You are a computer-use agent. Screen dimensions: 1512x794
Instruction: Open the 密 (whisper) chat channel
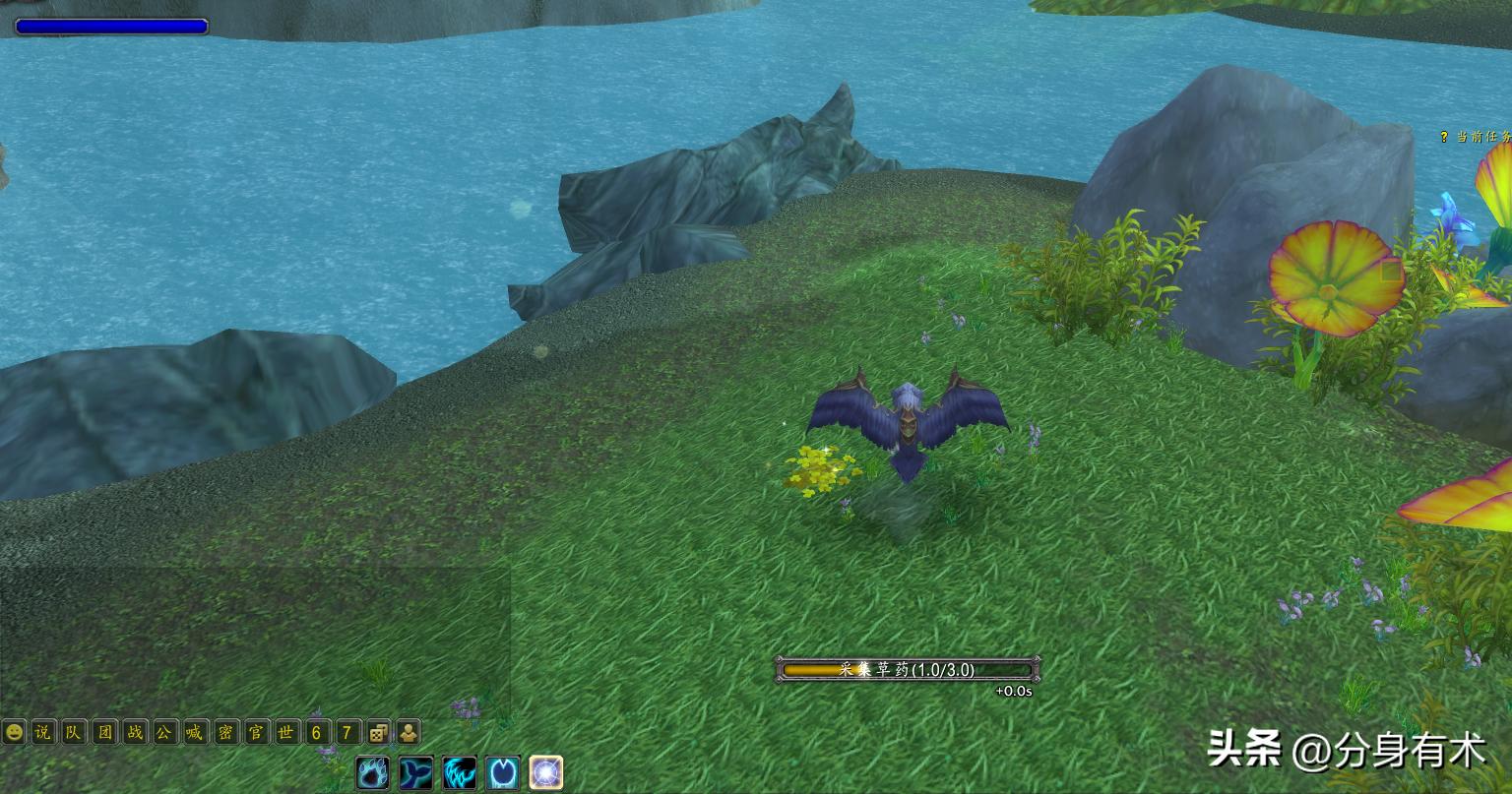click(225, 733)
